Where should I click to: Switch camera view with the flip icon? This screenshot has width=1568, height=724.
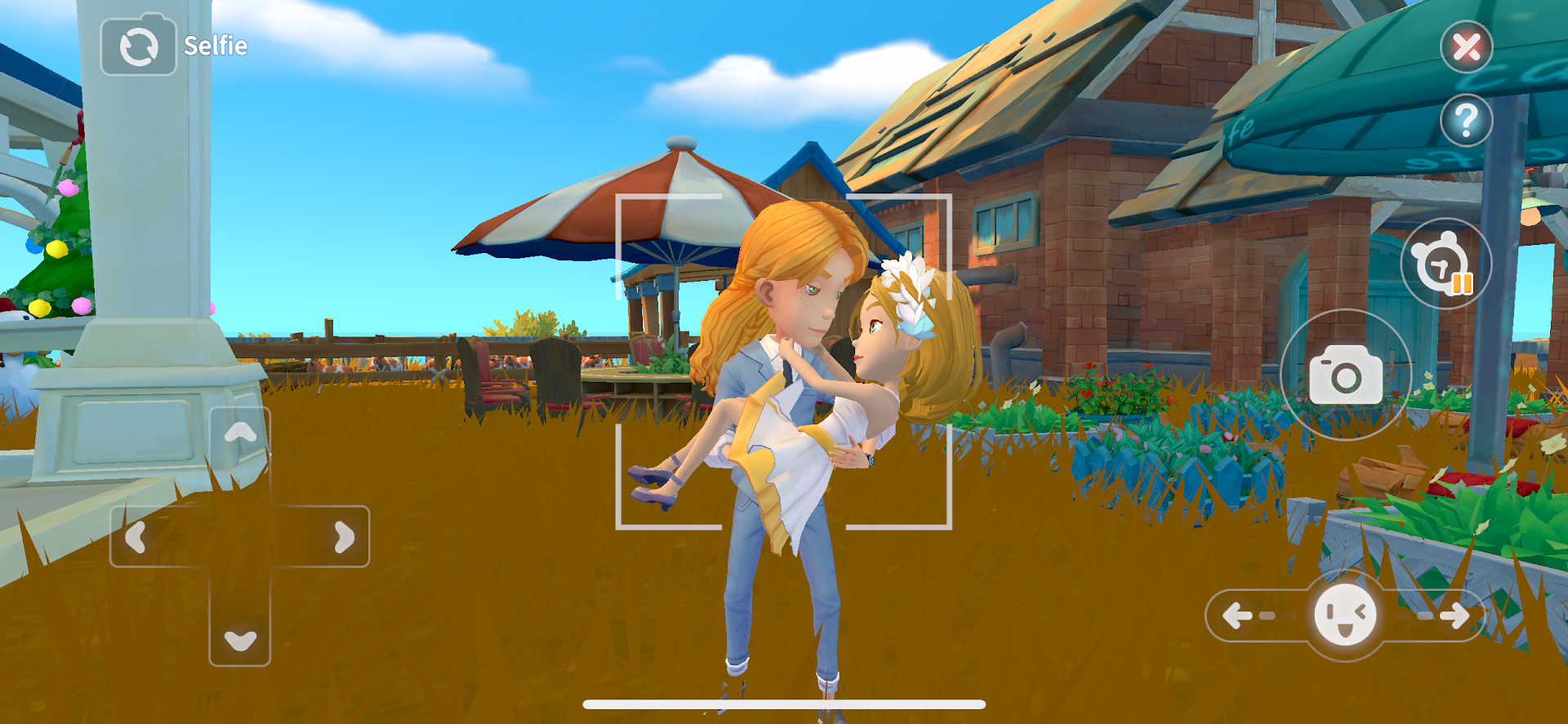(x=137, y=46)
